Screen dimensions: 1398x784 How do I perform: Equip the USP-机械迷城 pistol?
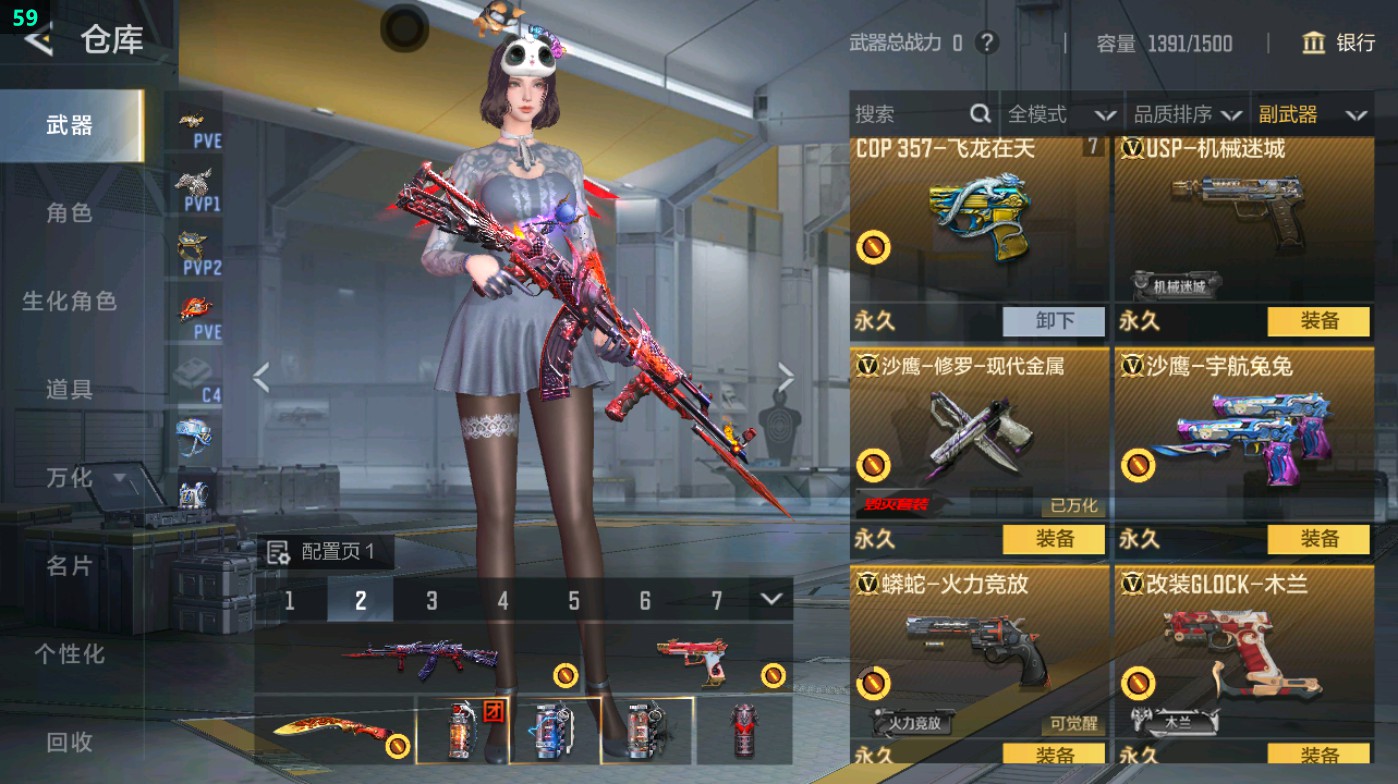pyautogui.click(x=1320, y=320)
